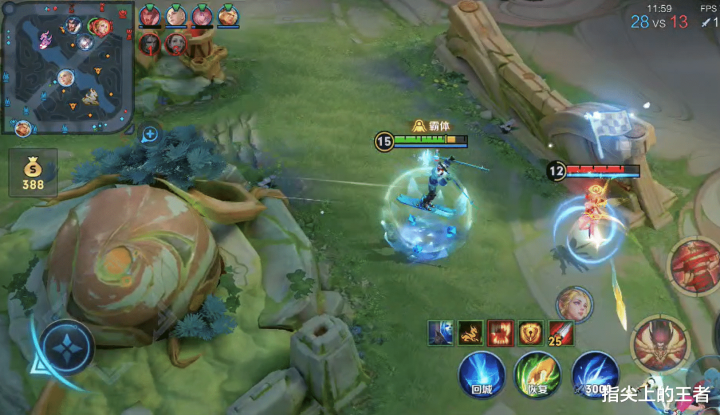Open the minimap in the corner
The height and width of the screenshot is (415, 720).
click(68, 68)
